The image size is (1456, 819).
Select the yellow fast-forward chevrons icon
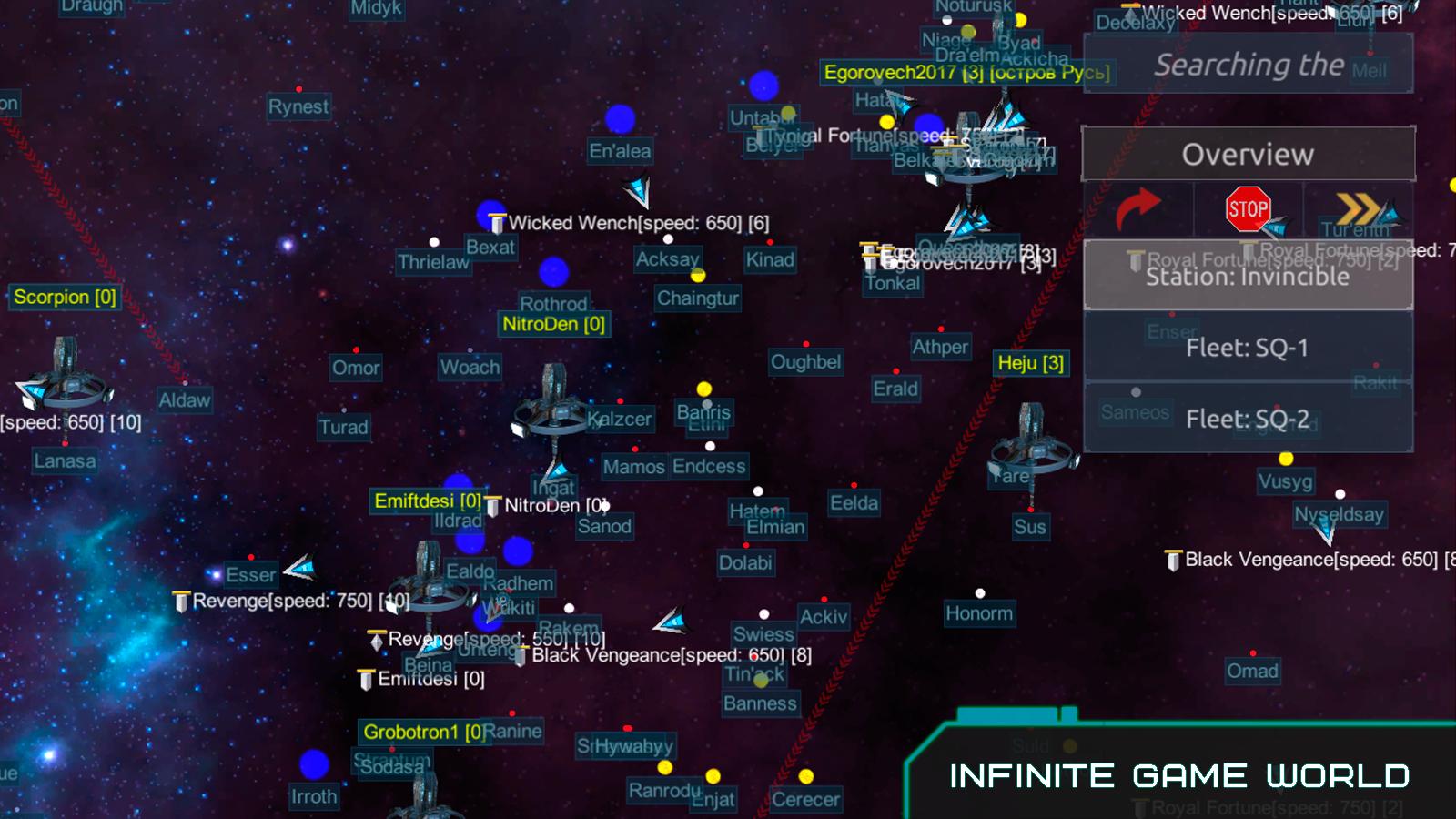click(x=1360, y=207)
